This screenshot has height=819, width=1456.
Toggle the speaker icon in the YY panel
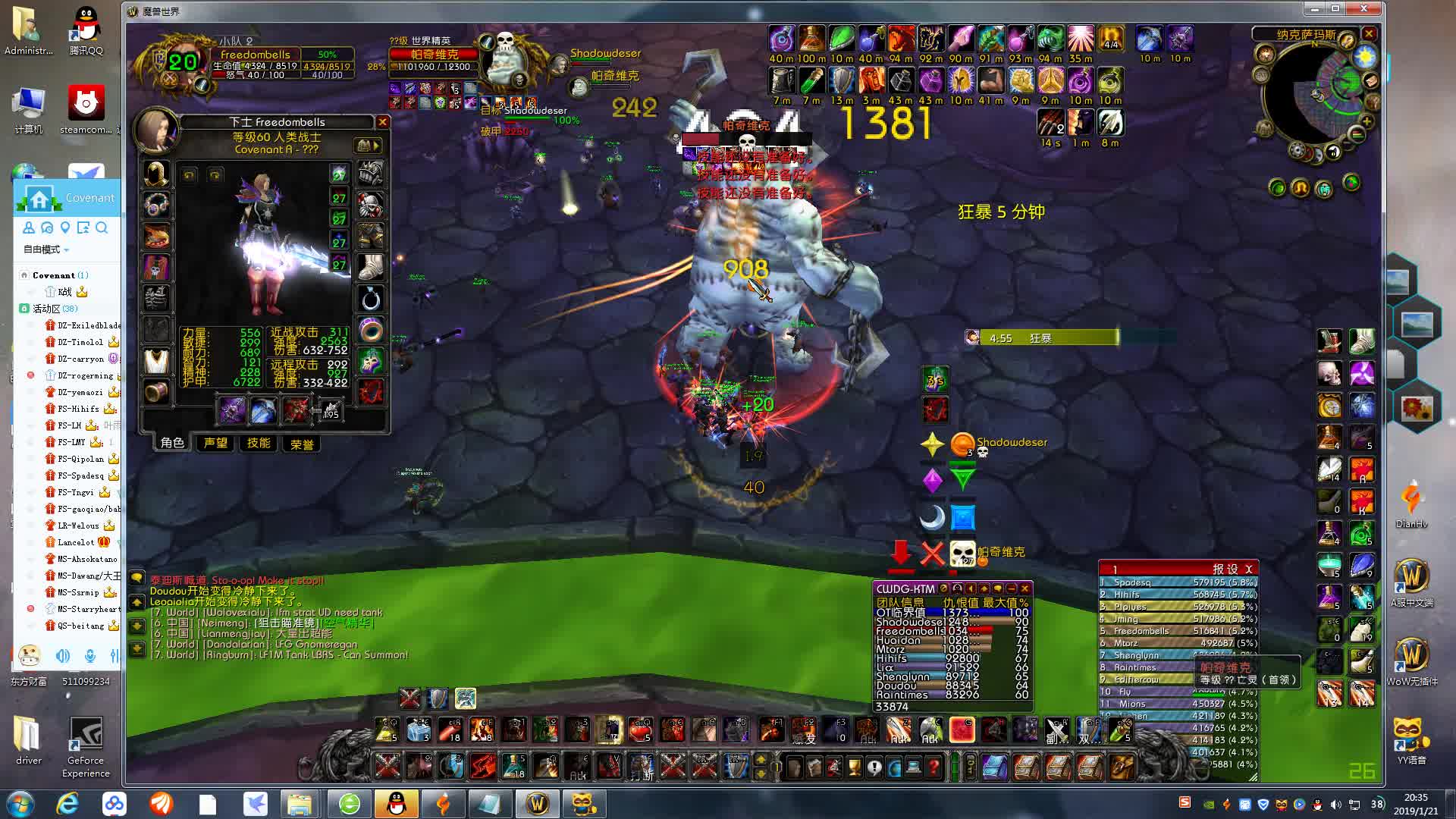coord(63,657)
